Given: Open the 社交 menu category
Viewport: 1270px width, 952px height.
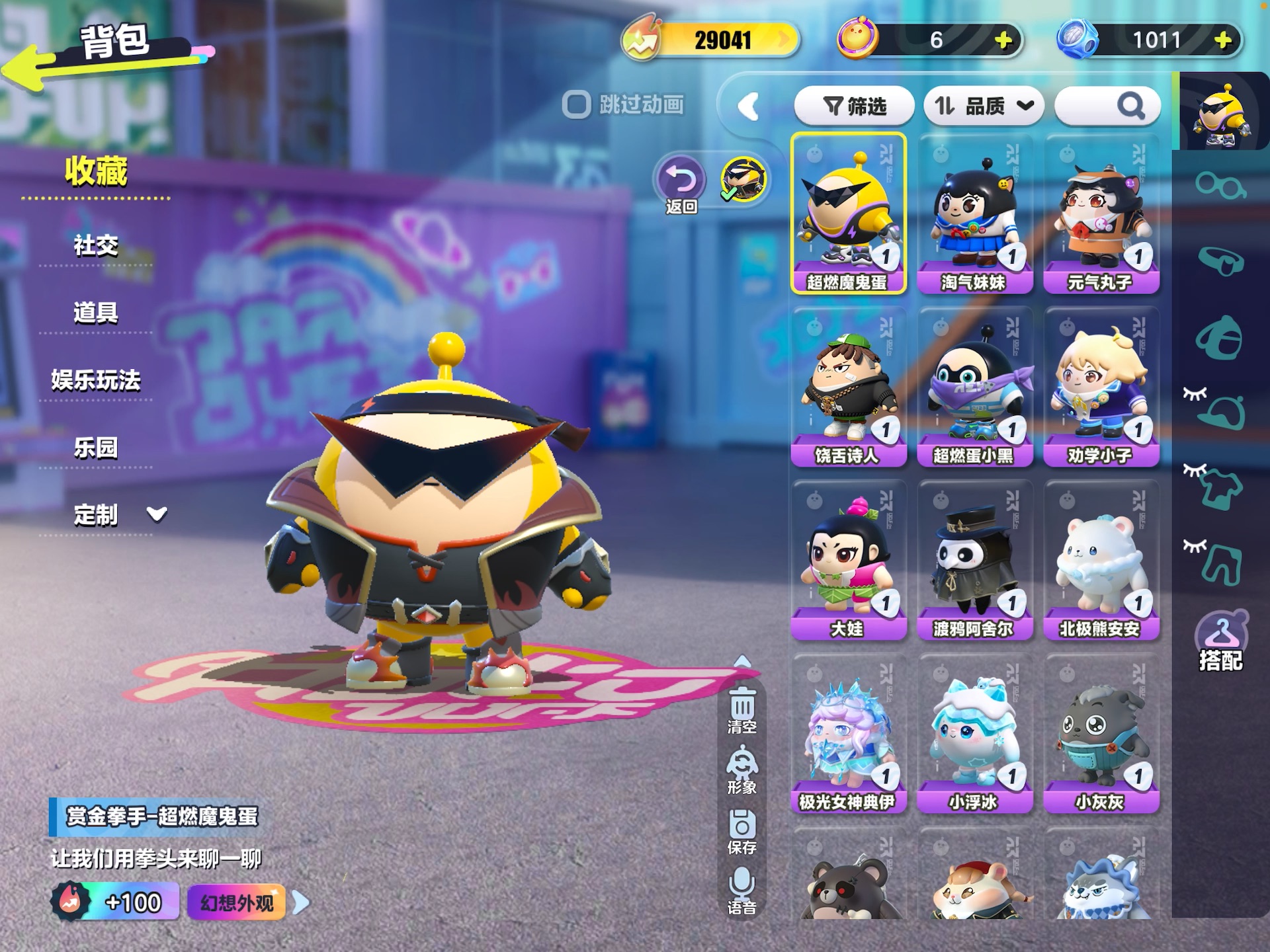Looking at the screenshot, I should click(96, 246).
